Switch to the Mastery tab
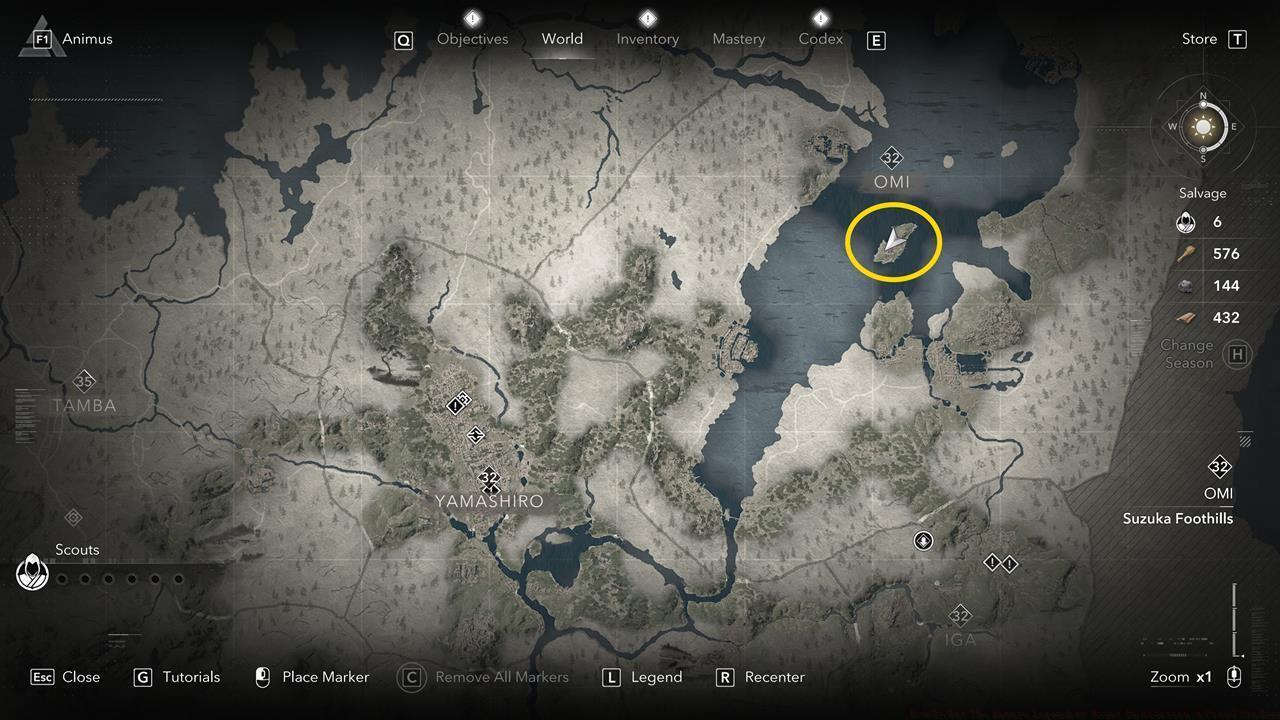 pyautogui.click(x=738, y=39)
